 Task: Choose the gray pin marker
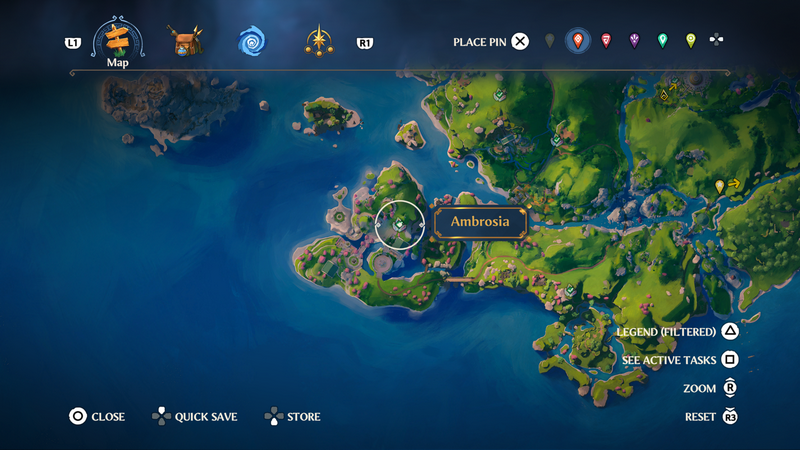pyautogui.click(x=549, y=41)
